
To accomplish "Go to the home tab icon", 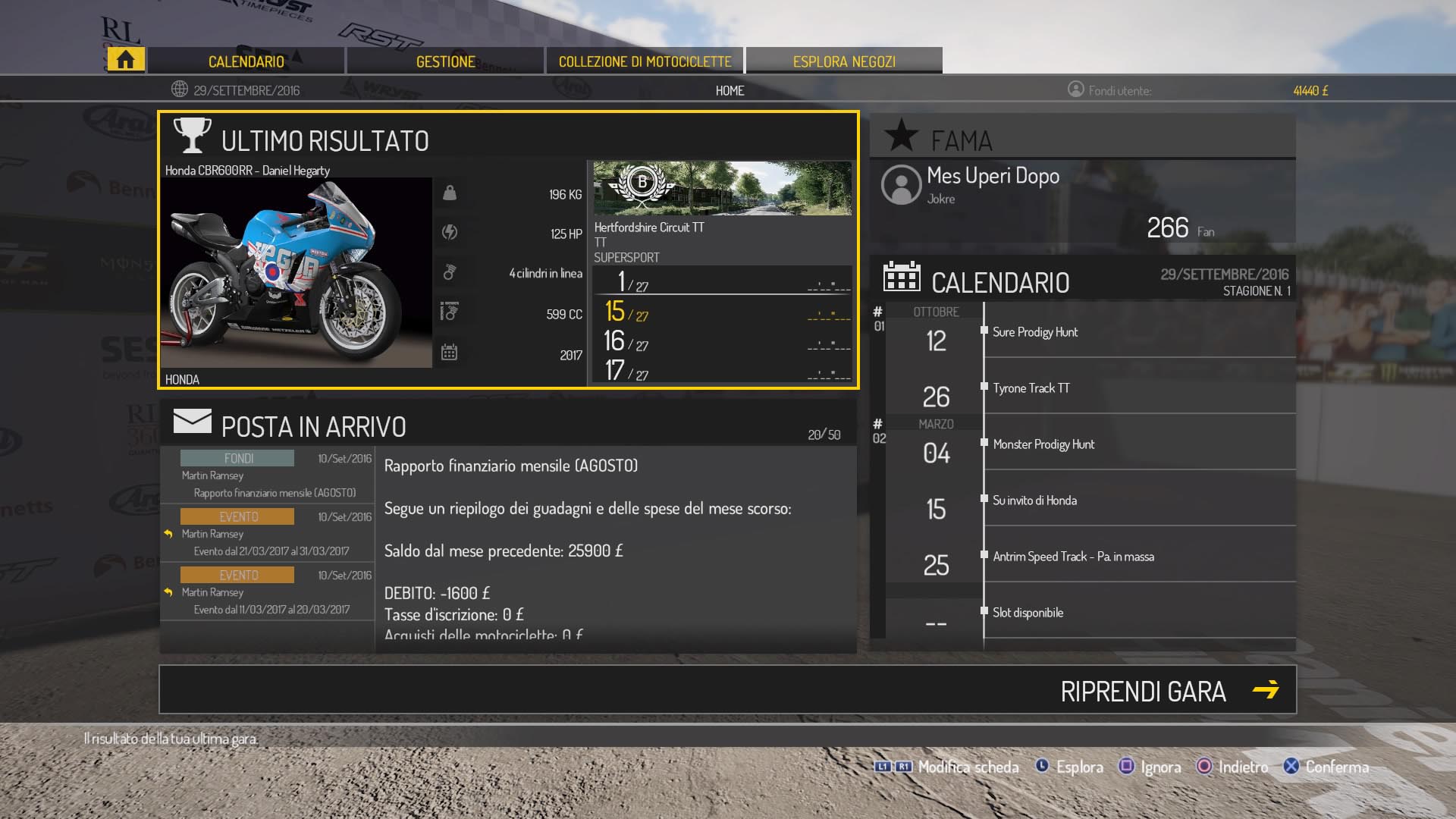I will point(125,60).
